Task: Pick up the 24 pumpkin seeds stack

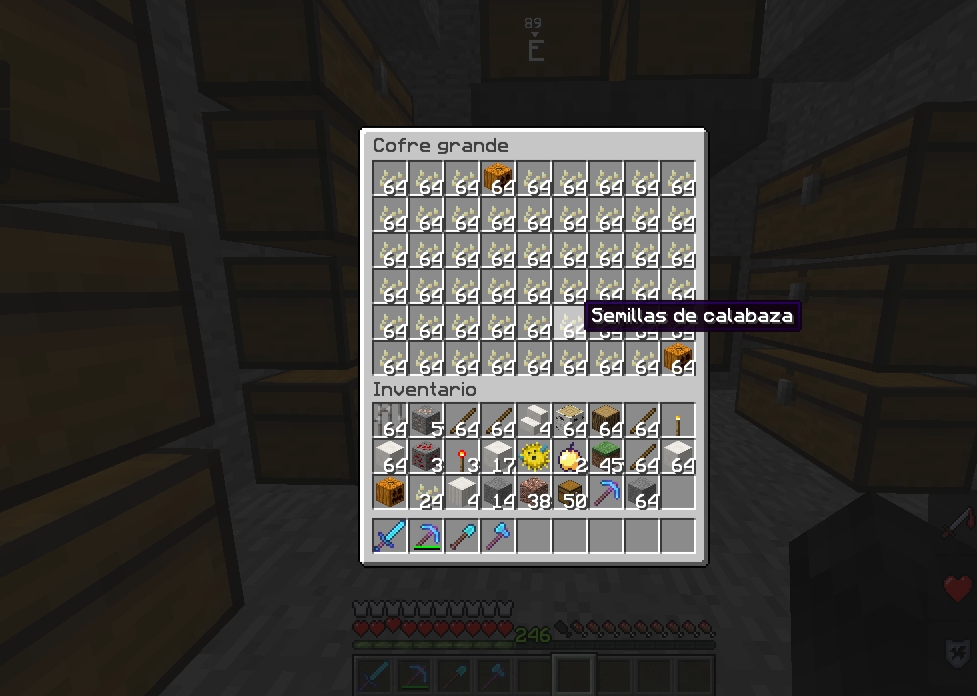Action: [x=426, y=493]
